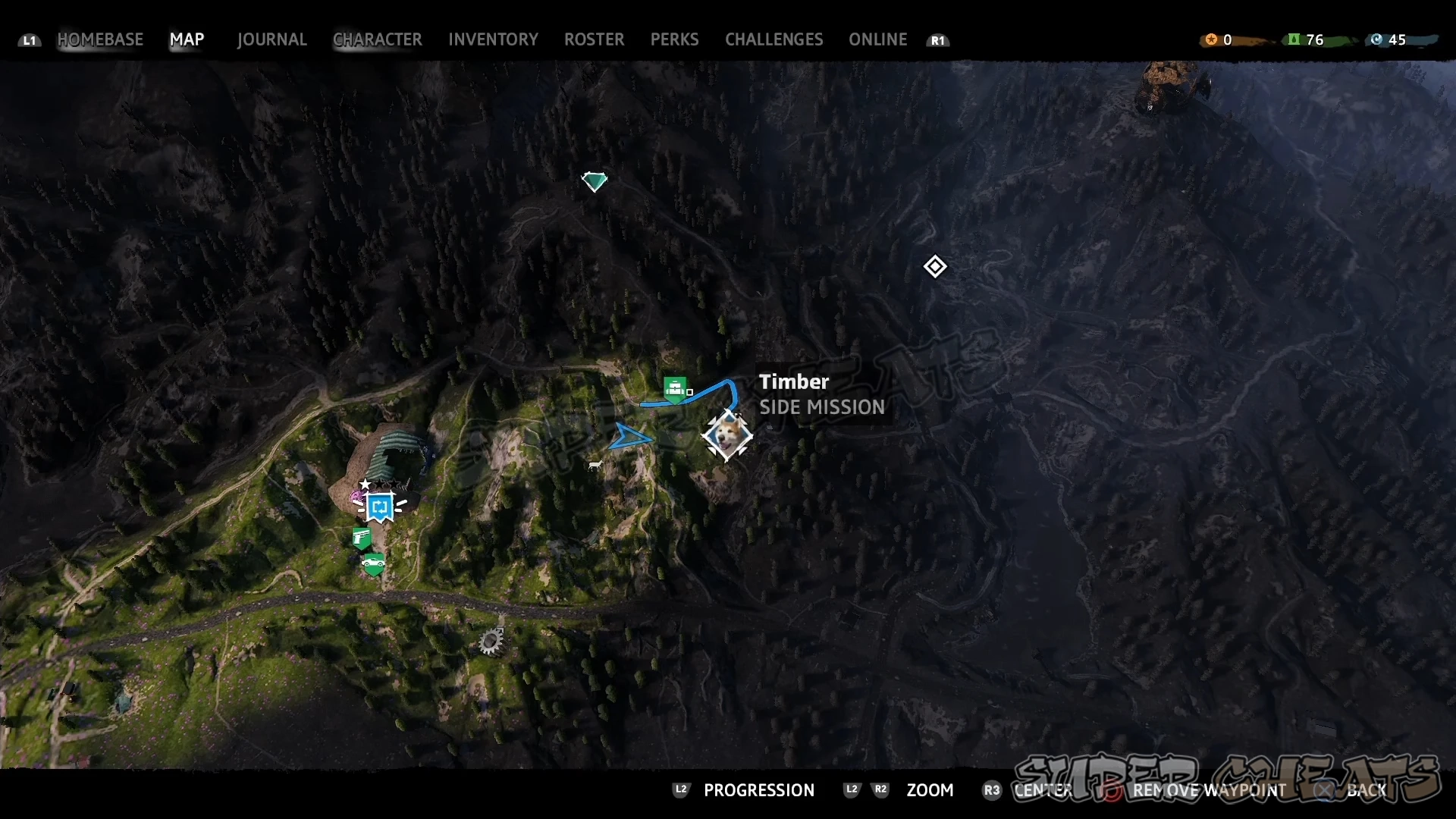
Task: Select the Timber side mission dog icon
Action: coord(726,436)
